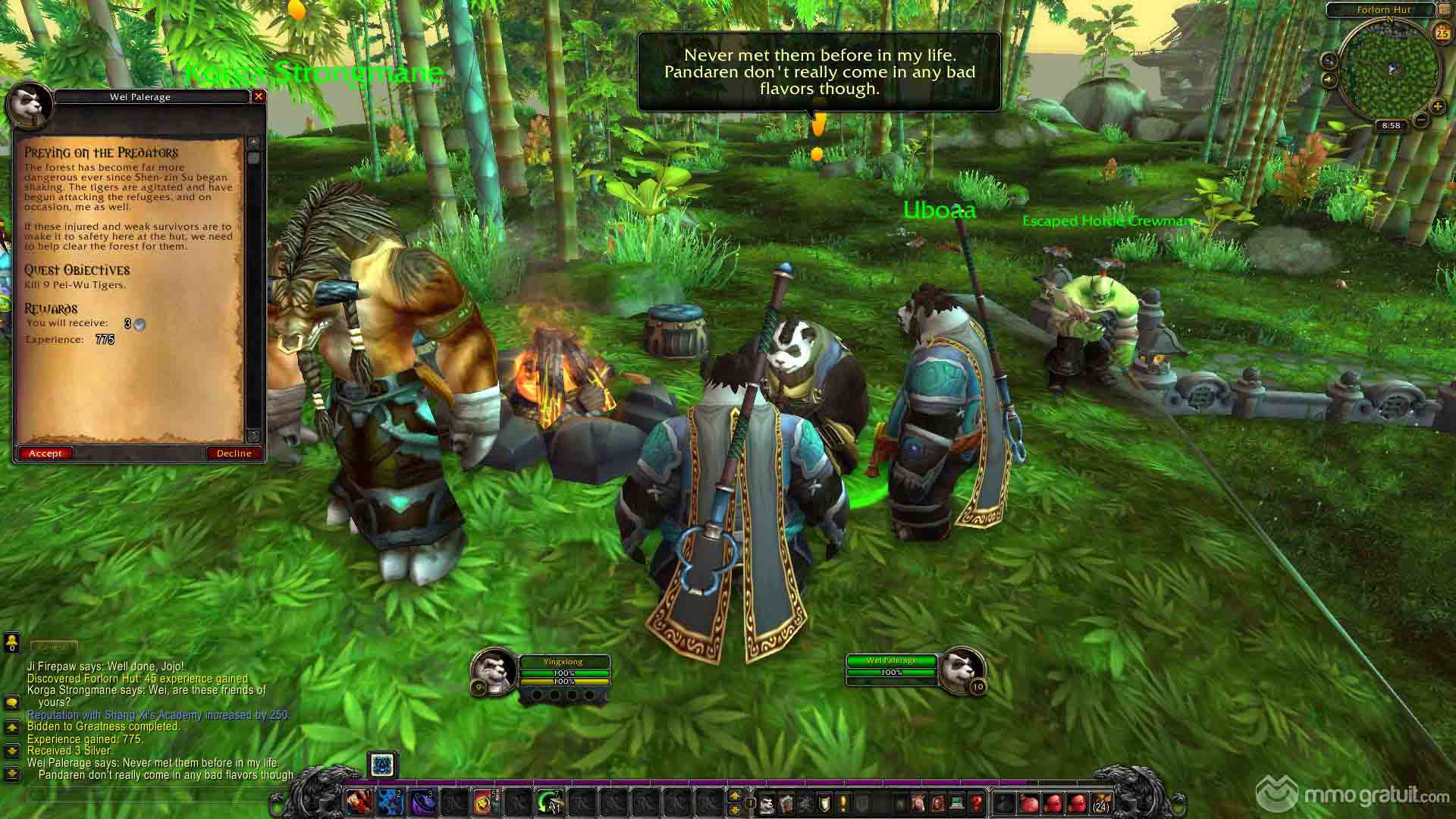Close the Wei Palerage quest window
The height and width of the screenshot is (819, 1456).
(x=259, y=96)
